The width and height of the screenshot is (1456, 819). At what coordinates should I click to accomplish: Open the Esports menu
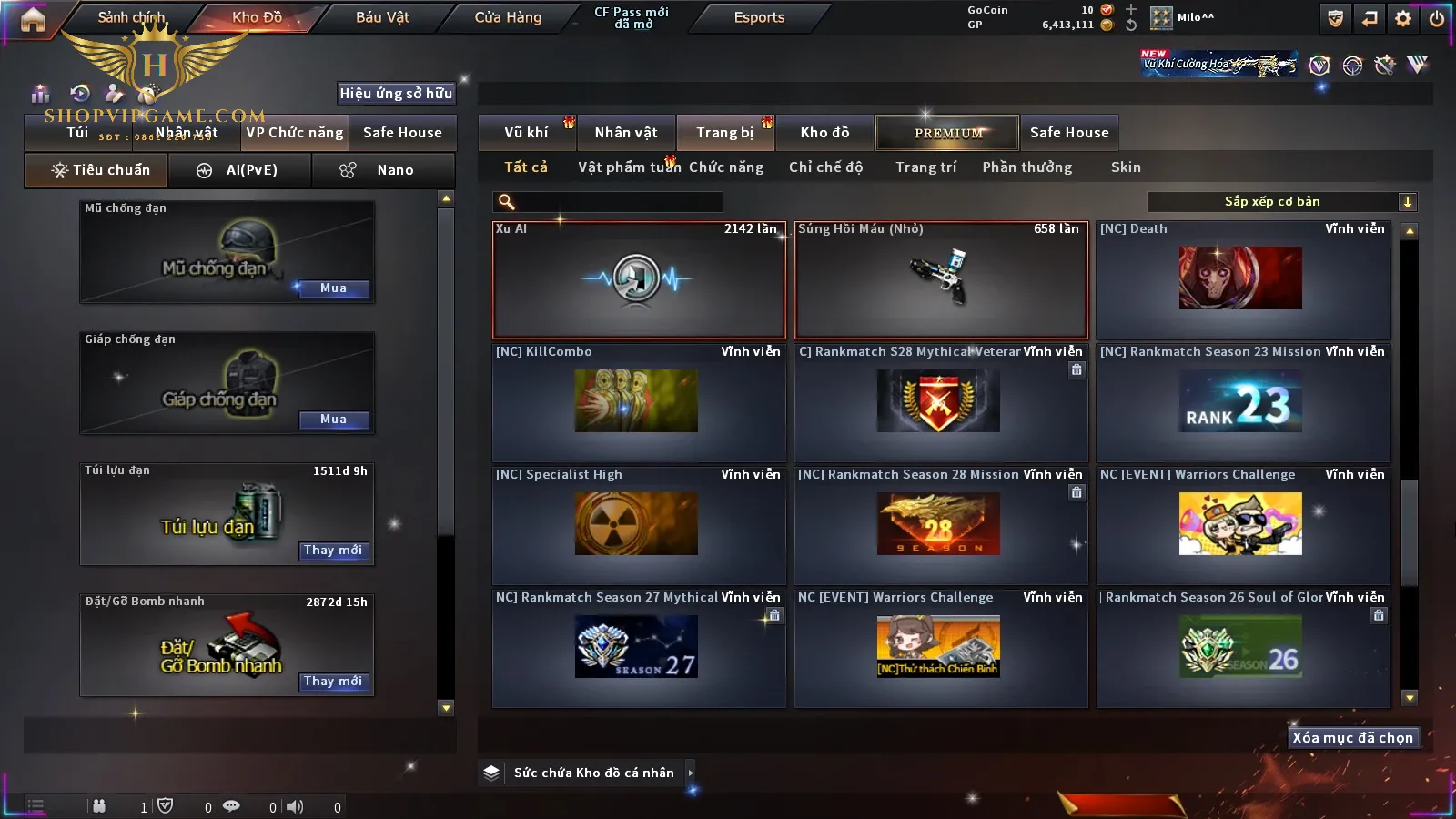tap(759, 17)
